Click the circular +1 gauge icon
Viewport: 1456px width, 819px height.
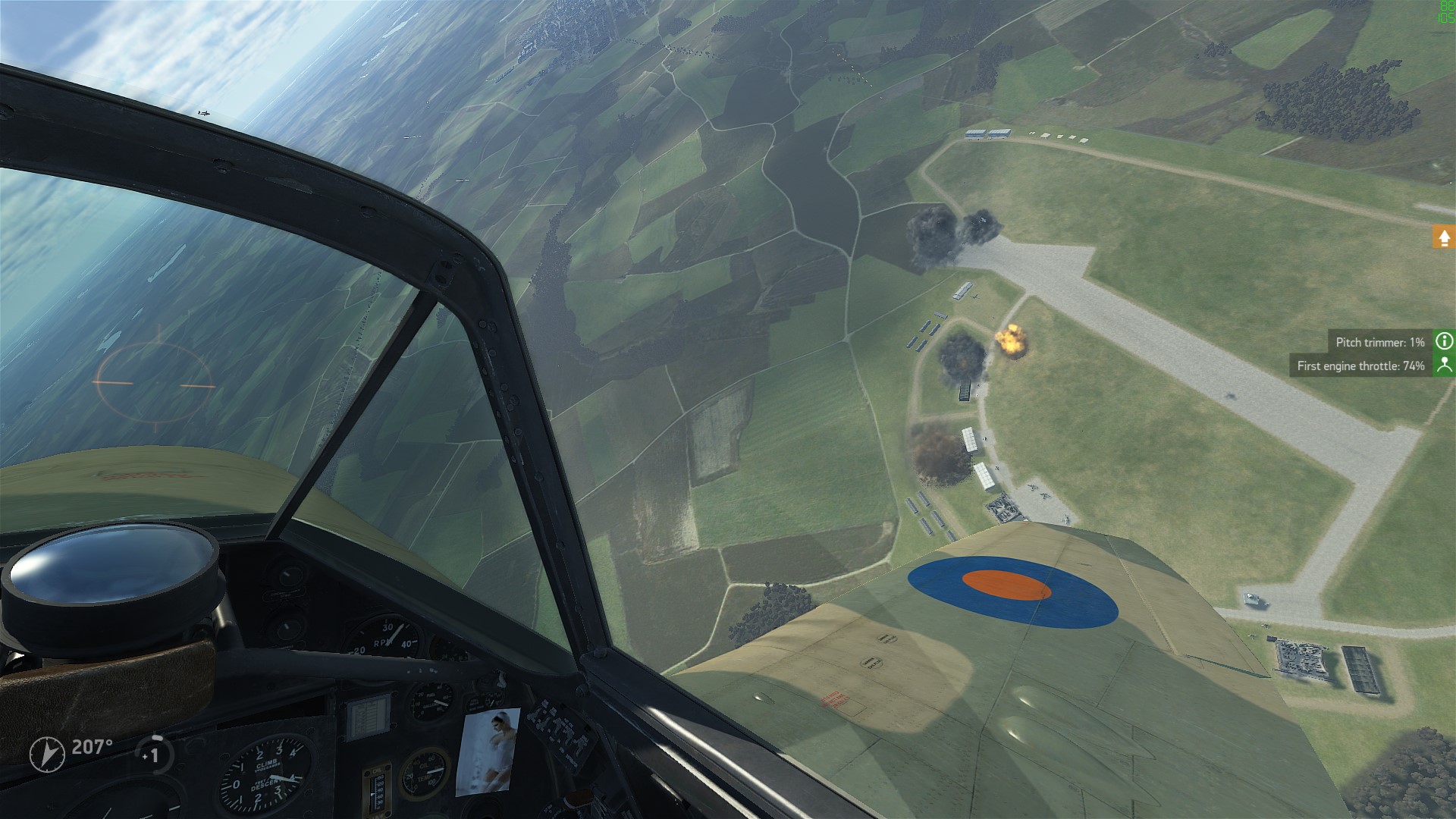(154, 754)
